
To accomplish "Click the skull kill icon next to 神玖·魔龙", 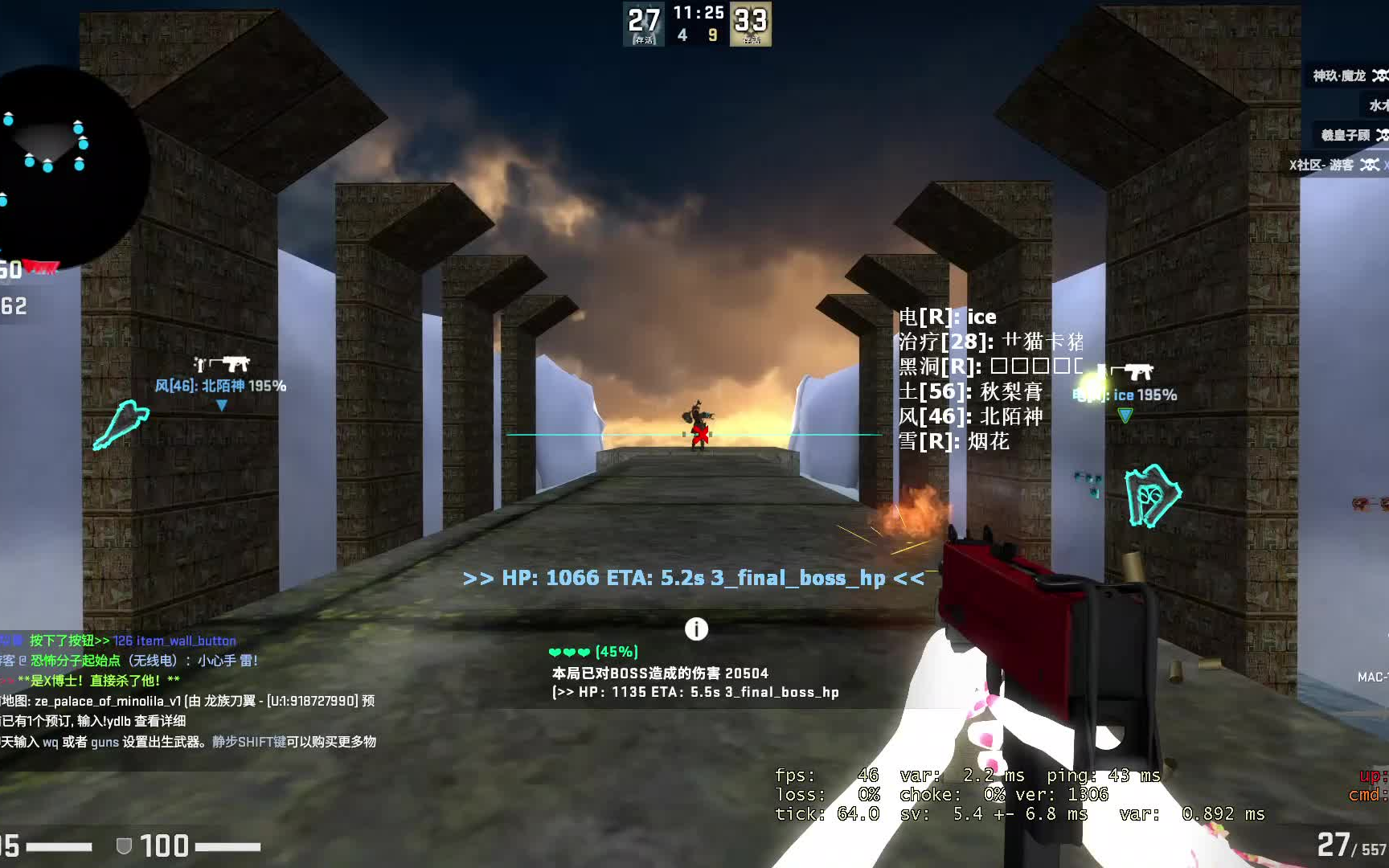I will click(1380, 76).
